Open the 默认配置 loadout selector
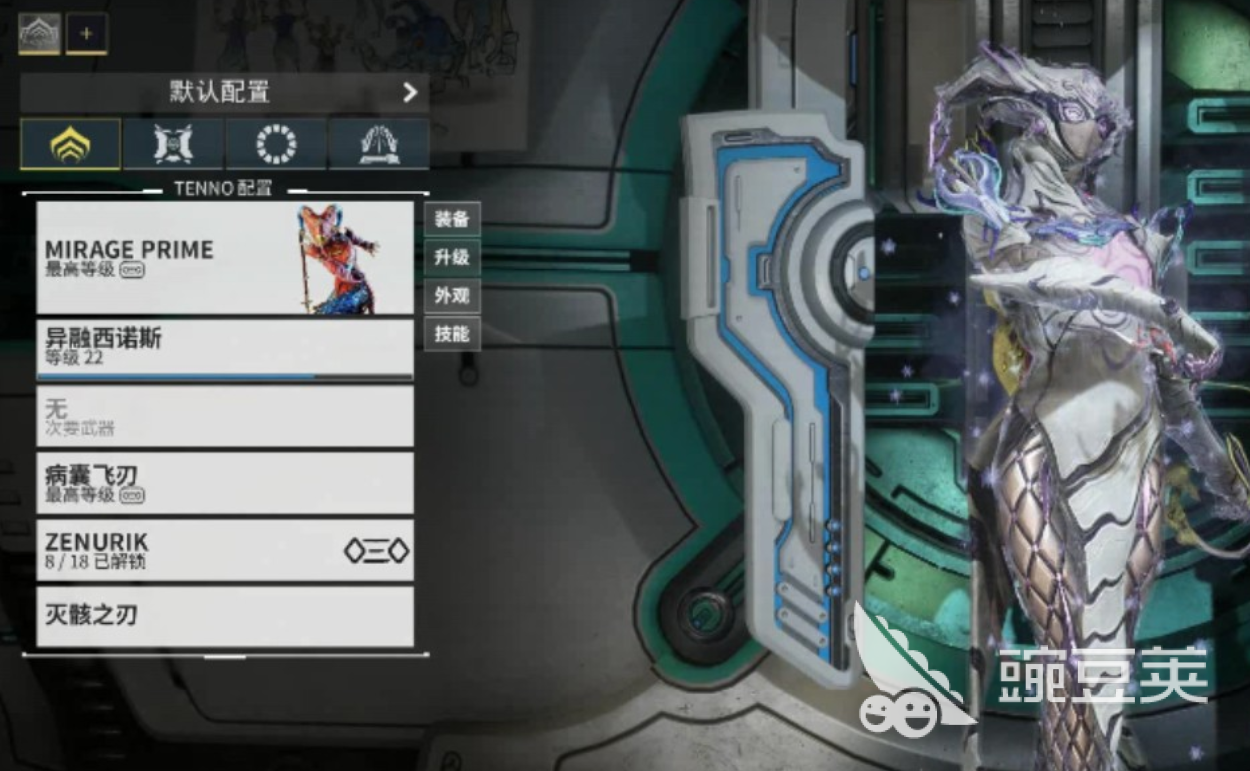 click(x=225, y=93)
